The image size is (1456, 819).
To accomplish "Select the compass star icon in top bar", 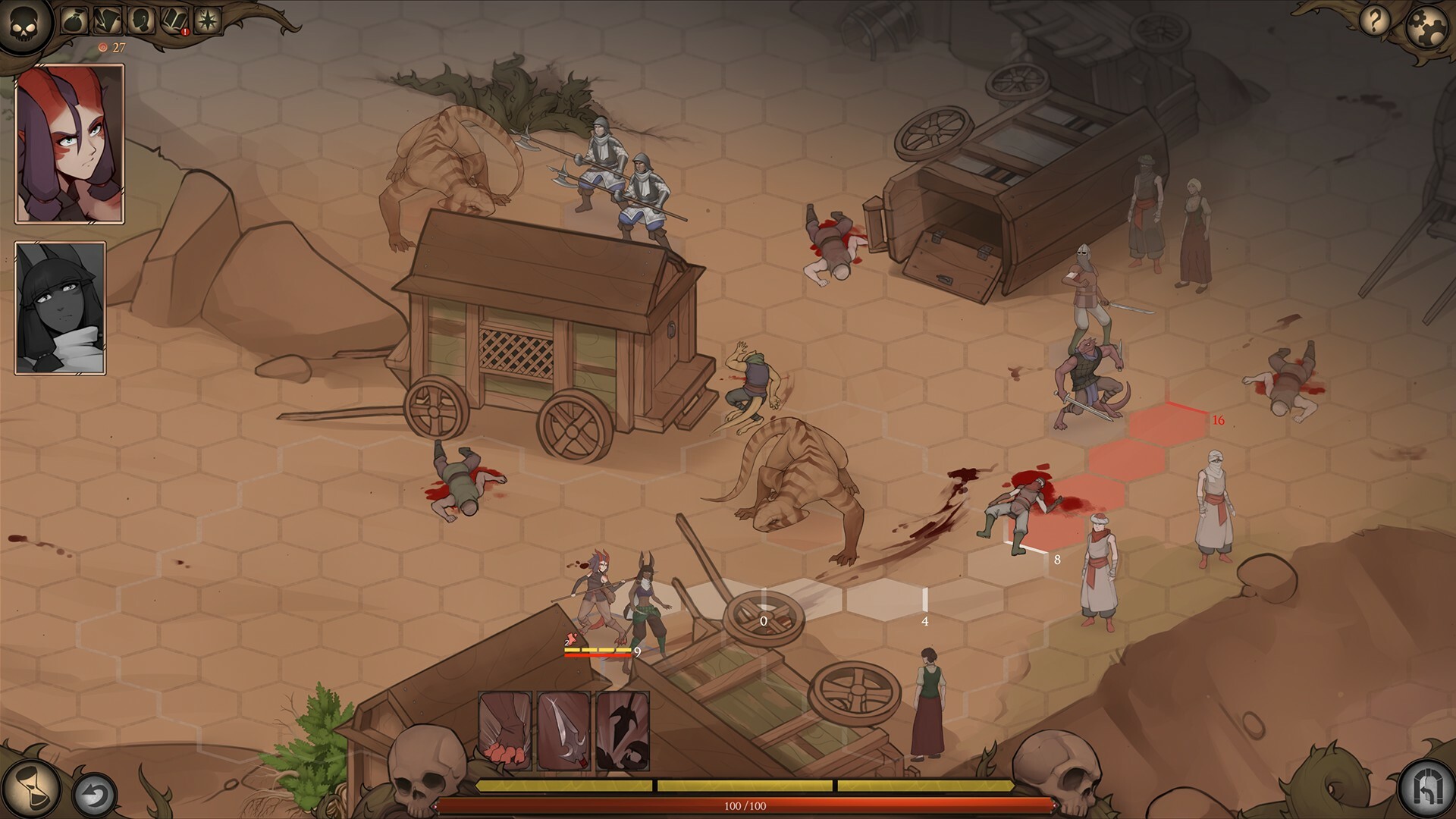I will coord(209,20).
